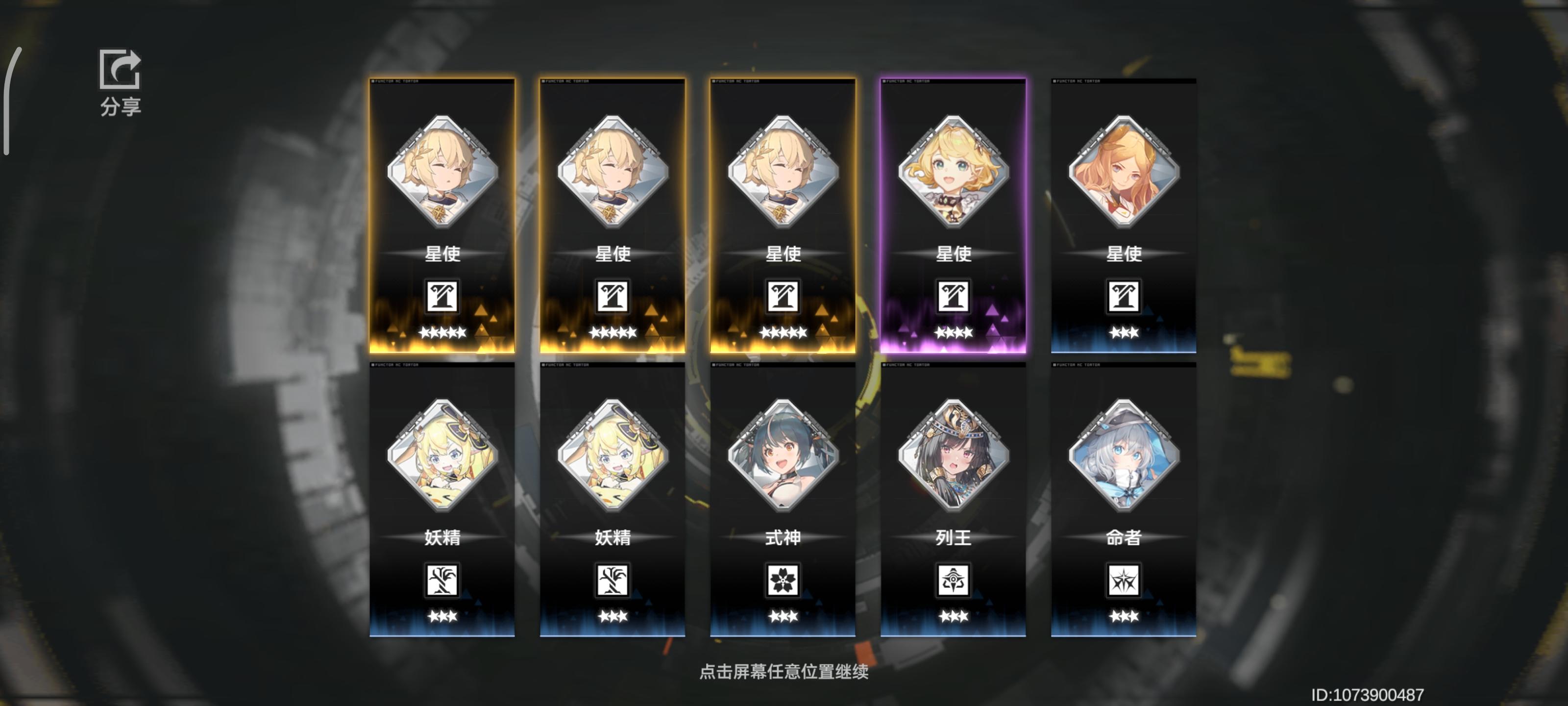1568x706 pixels.
Task: Click the vine element icon under the first 妖精
Action: [x=442, y=580]
